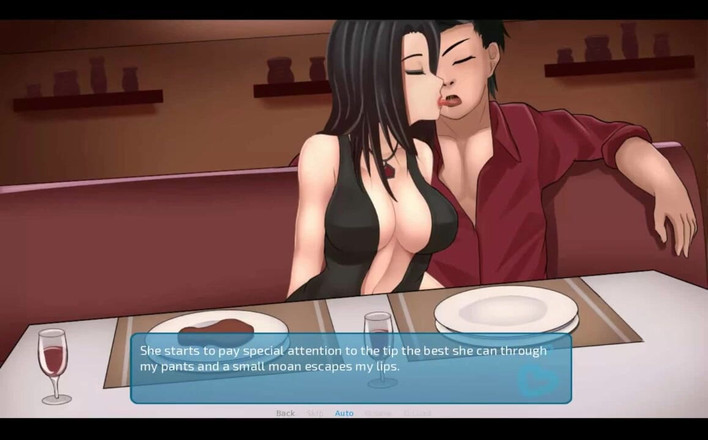Viewport: 708px width, 440px height.
Task: Go back with the Back button
Action: click(x=285, y=413)
